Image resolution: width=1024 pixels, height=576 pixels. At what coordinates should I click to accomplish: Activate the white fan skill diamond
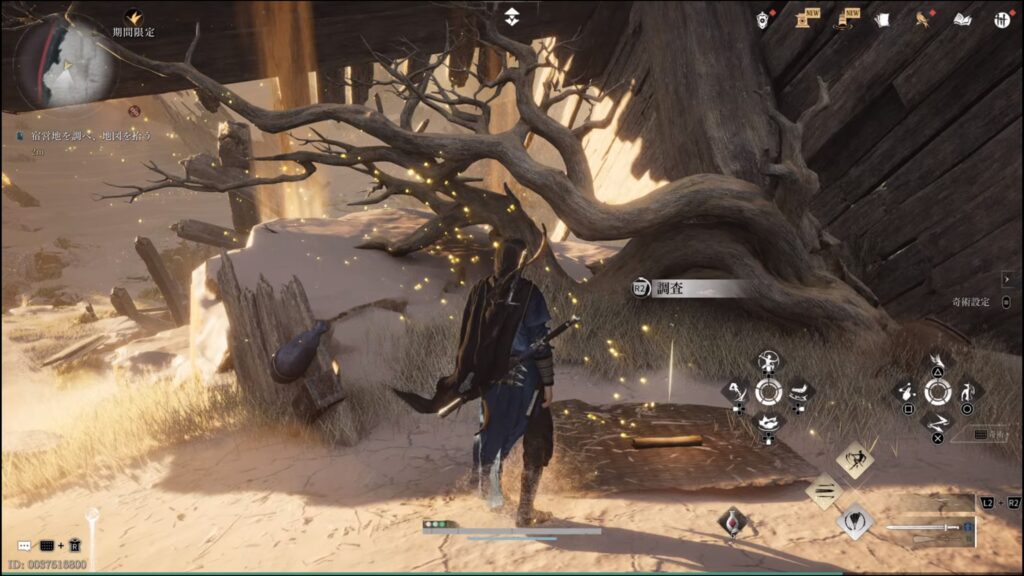click(853, 521)
